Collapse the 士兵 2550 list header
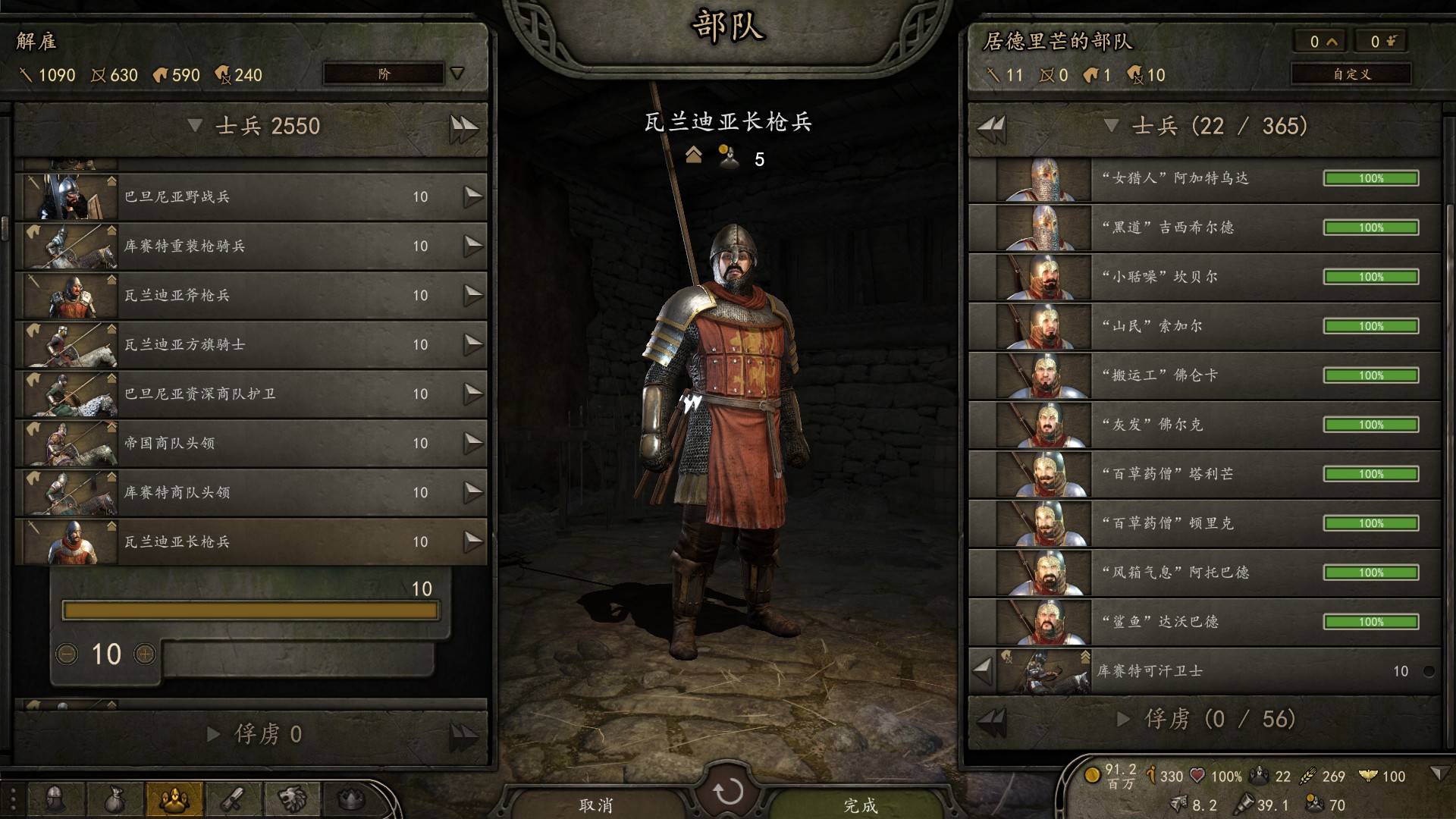Screen dimensions: 1456x819 pyautogui.click(x=195, y=126)
